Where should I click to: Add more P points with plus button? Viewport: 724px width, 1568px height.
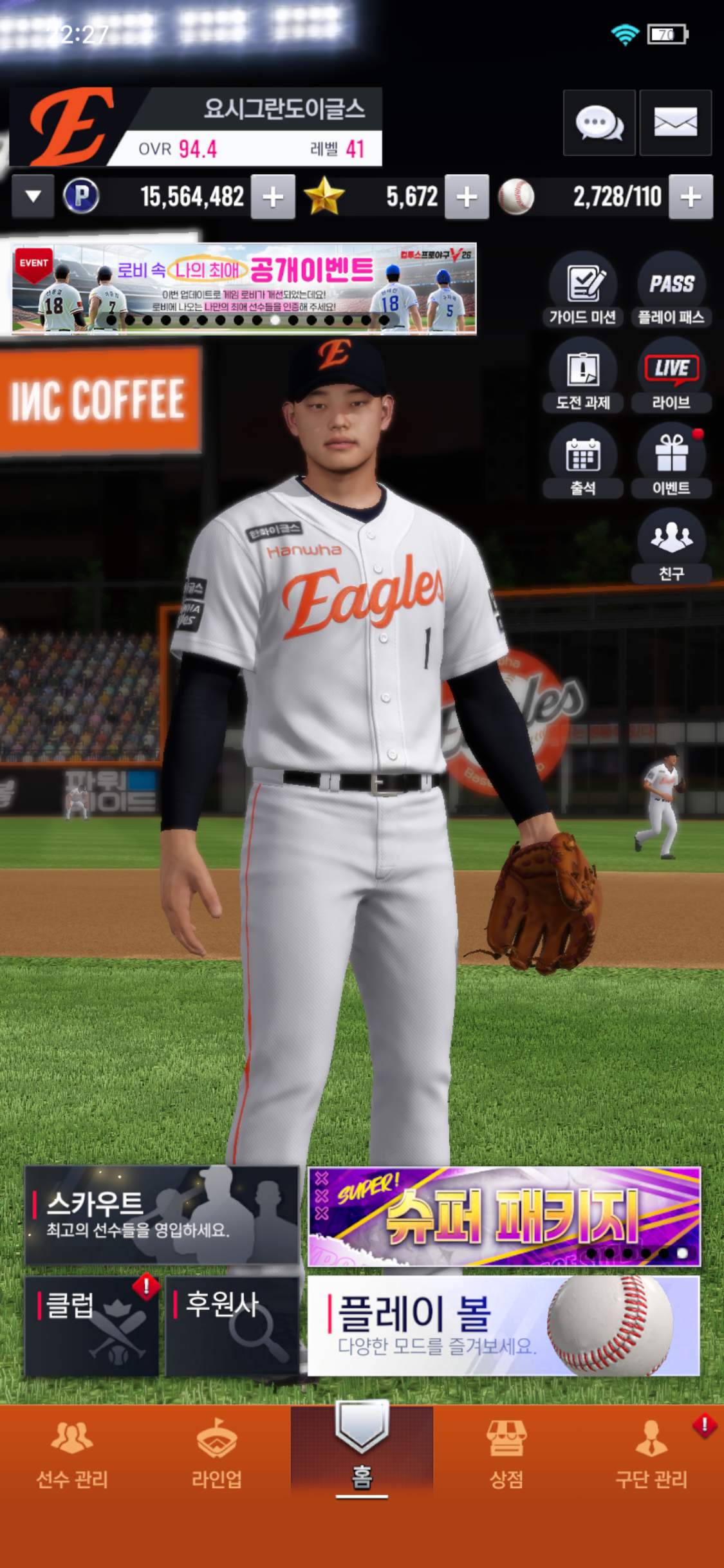(273, 197)
